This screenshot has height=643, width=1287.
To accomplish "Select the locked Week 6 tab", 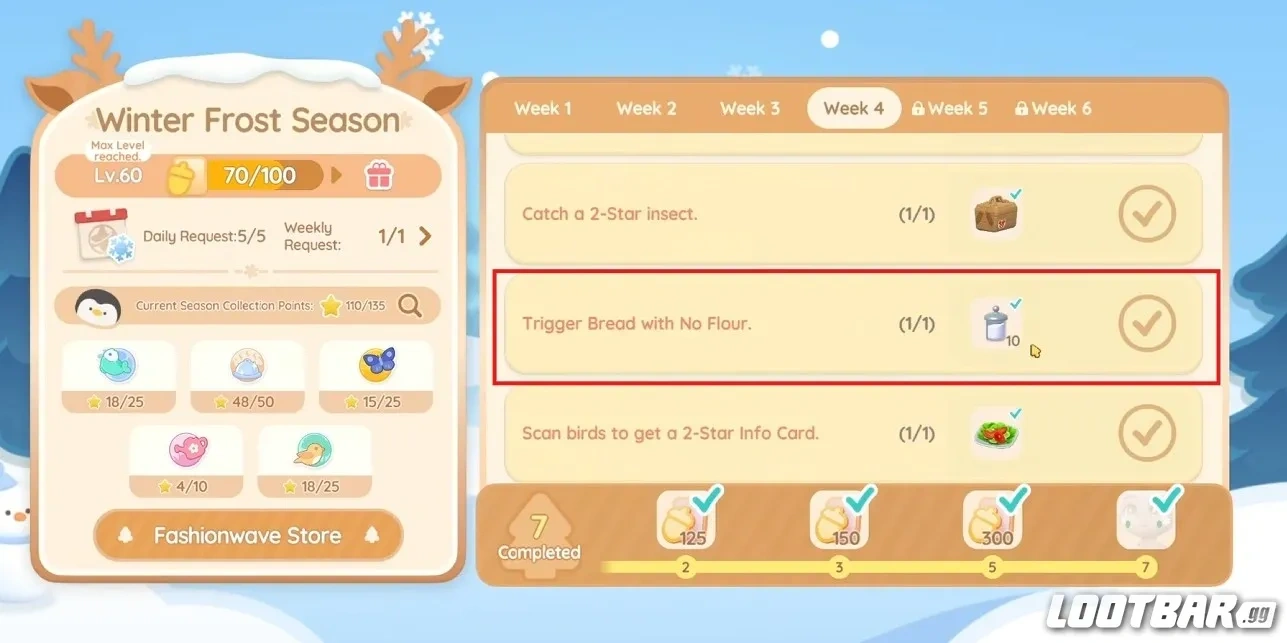I will (1053, 108).
